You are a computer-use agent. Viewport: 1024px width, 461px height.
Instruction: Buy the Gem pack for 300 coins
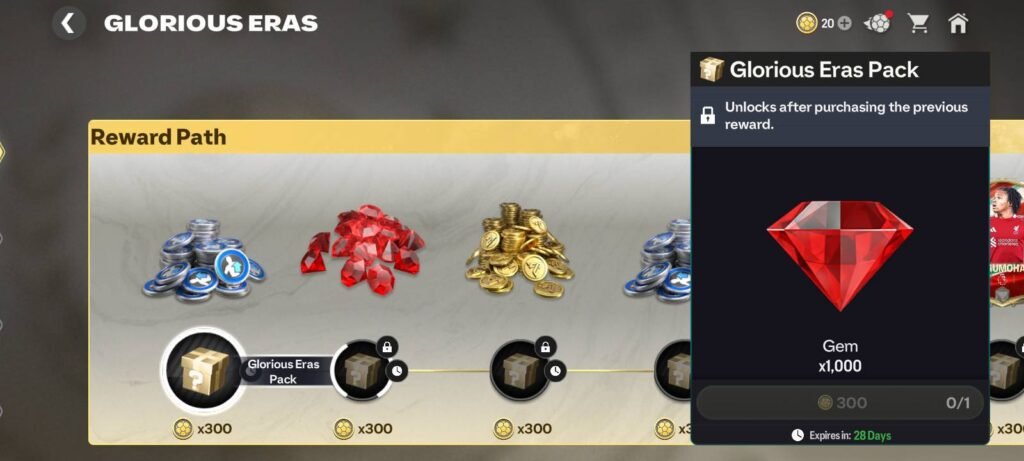pyautogui.click(x=840, y=403)
